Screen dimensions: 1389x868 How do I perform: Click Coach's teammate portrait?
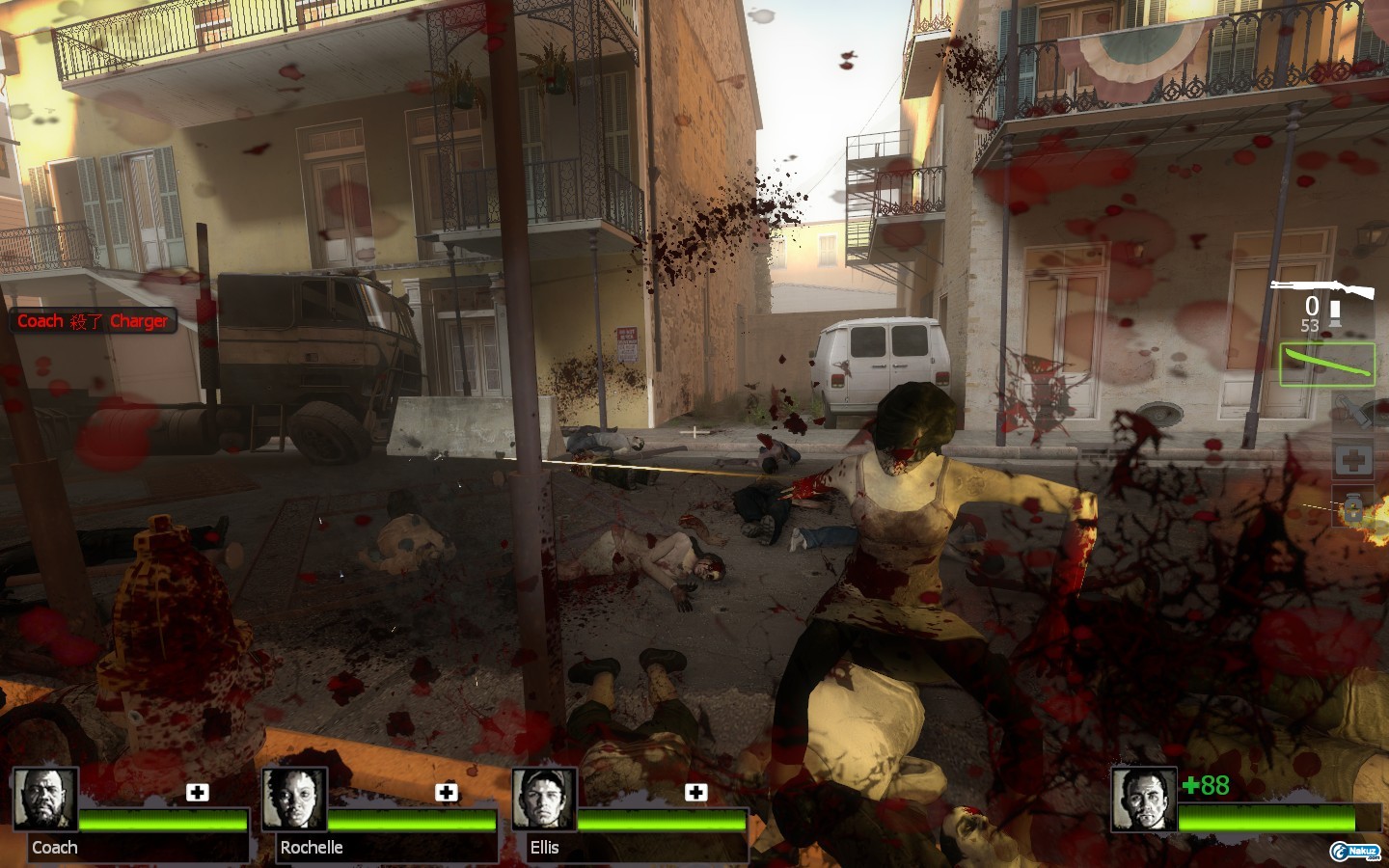click(44, 800)
